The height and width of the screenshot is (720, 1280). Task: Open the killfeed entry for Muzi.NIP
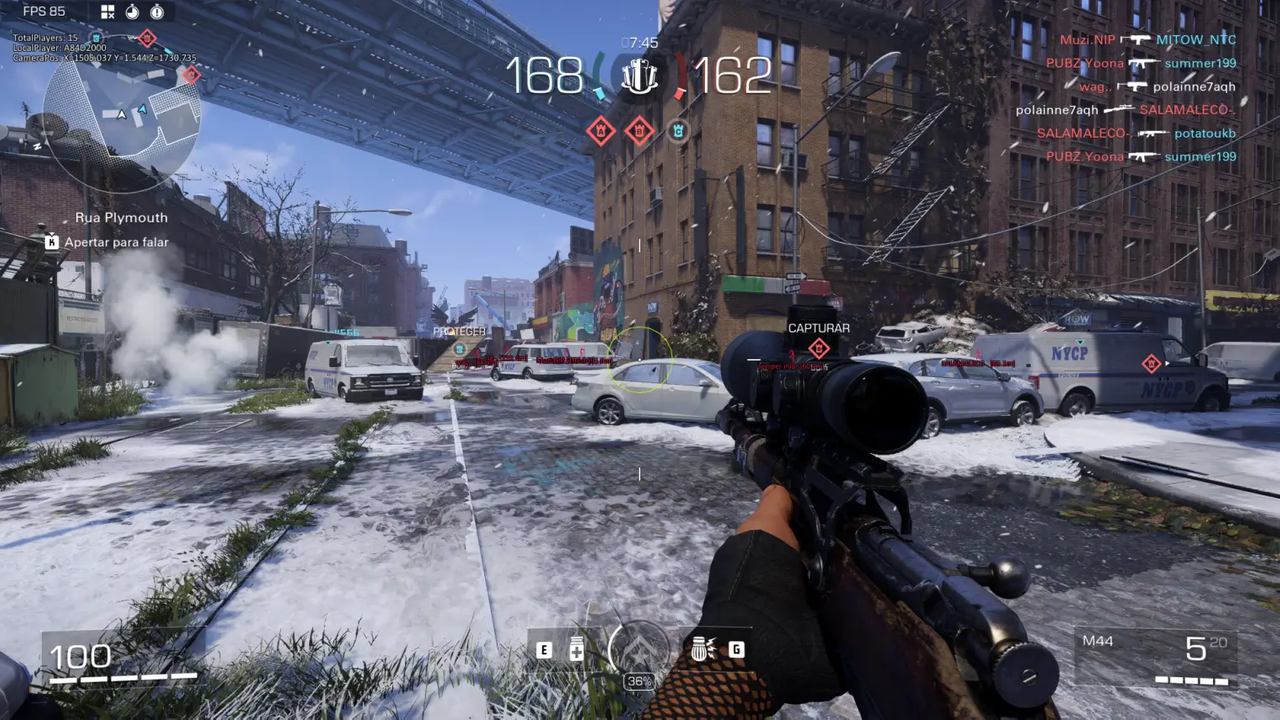tap(1090, 39)
